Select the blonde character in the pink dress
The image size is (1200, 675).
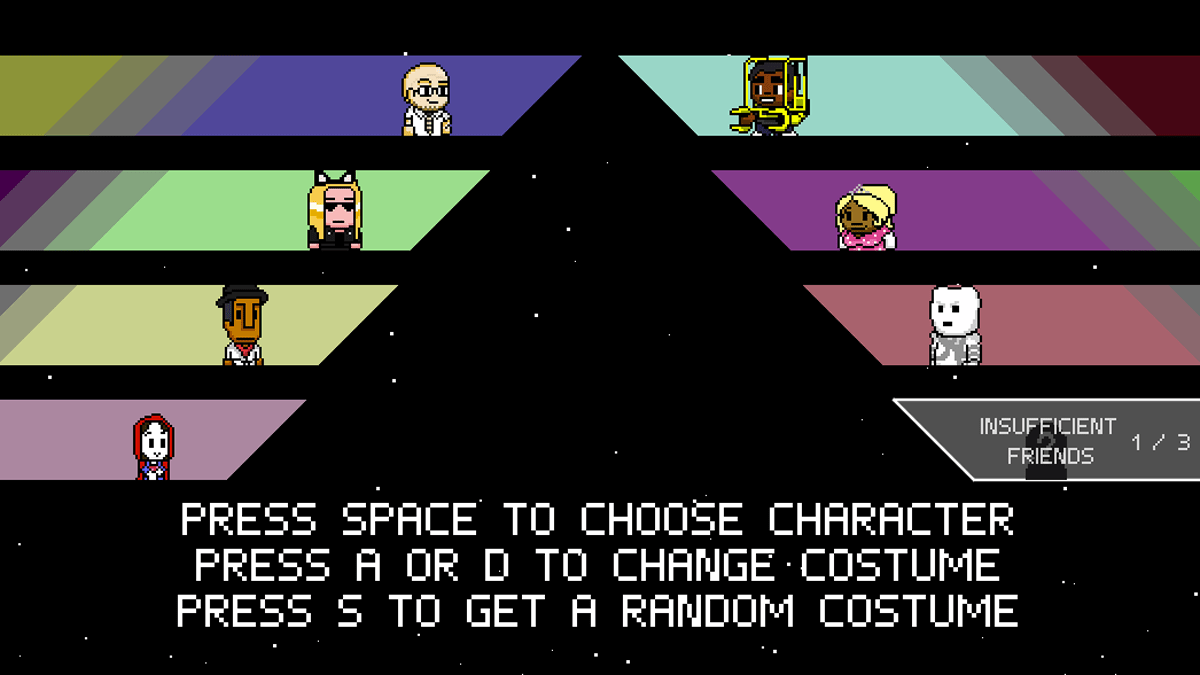pos(866,216)
